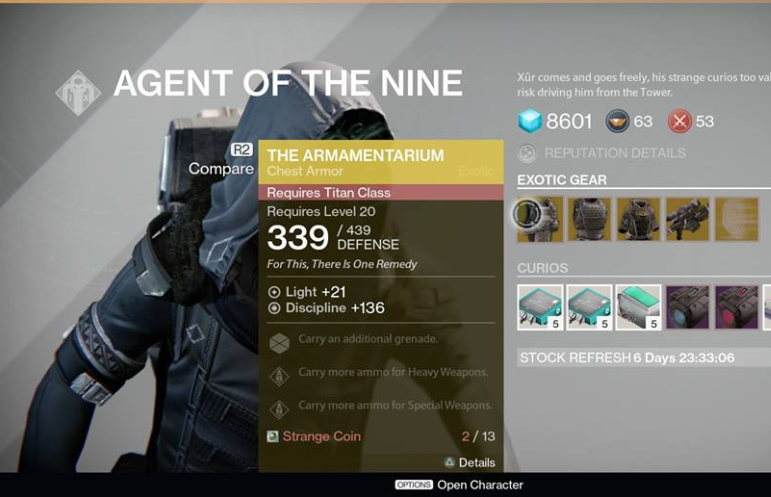
Task: Pick the dark robe exotic chest piece
Action: click(x=638, y=218)
